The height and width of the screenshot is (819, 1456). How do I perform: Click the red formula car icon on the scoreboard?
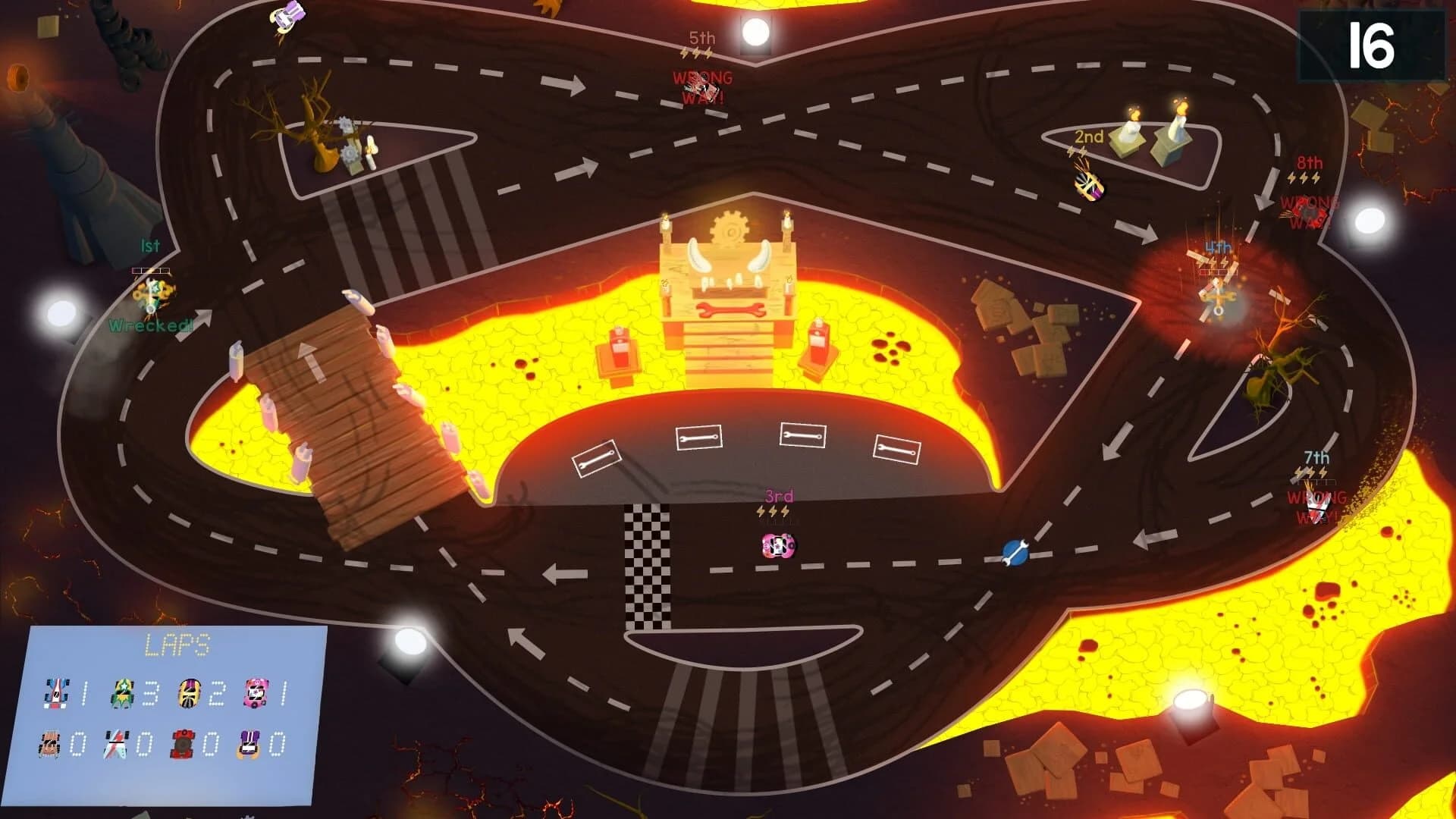(x=56, y=692)
